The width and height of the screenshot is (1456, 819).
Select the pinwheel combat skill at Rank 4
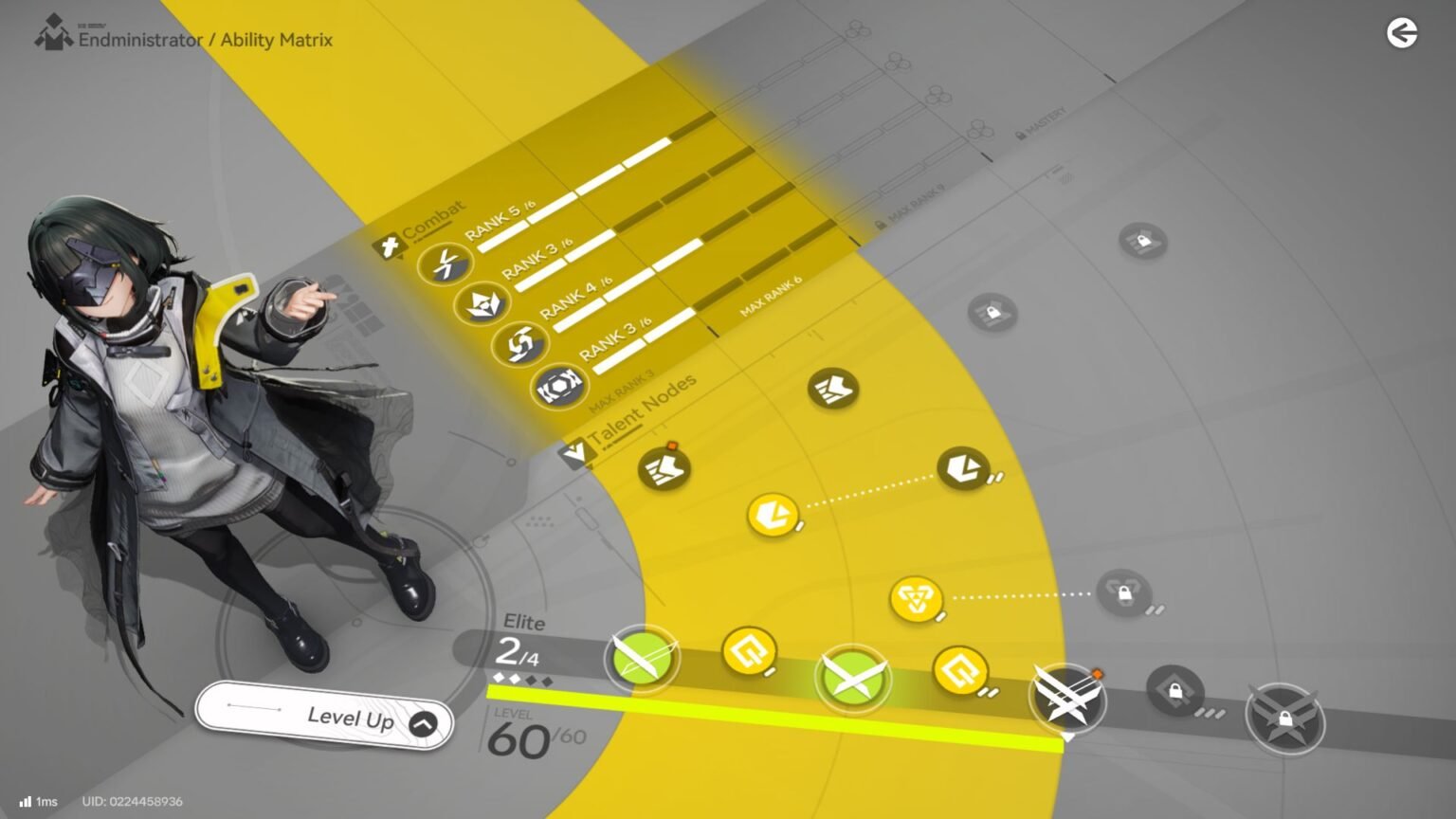(521, 347)
